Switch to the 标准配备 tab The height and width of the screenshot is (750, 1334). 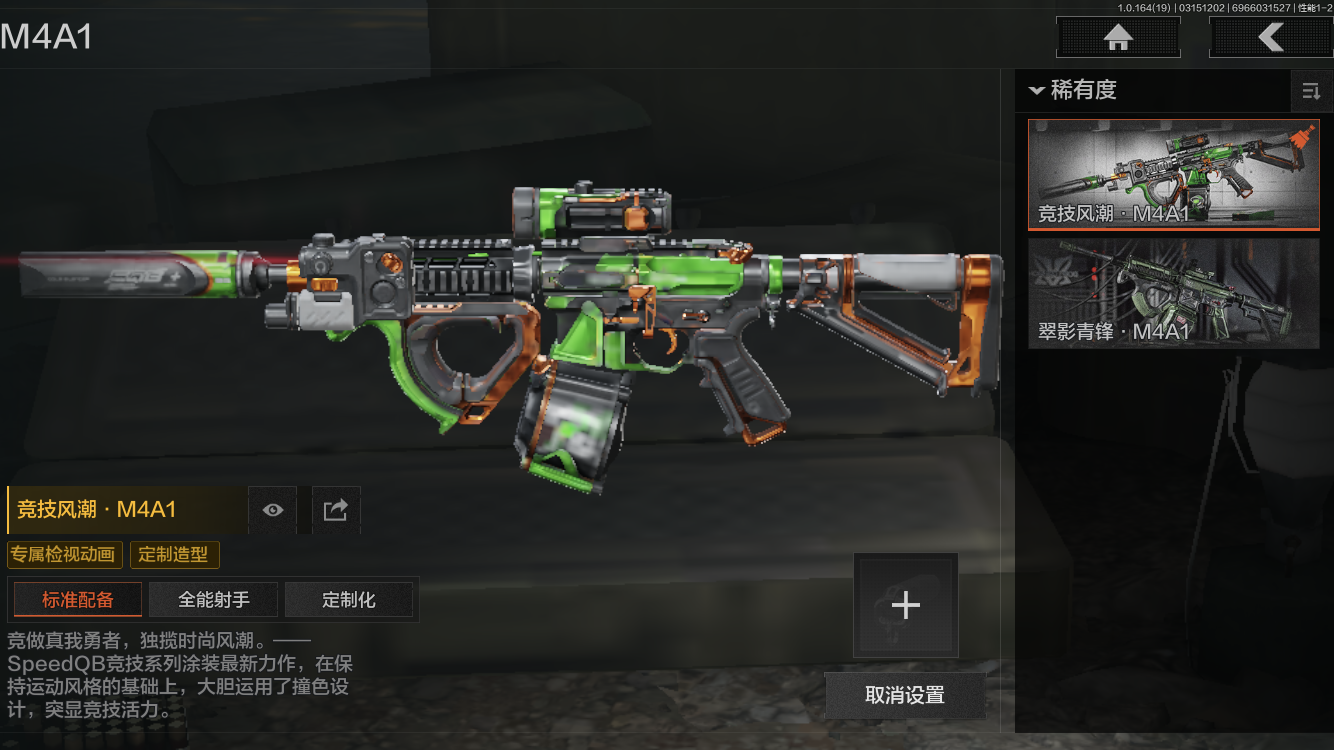(78, 600)
